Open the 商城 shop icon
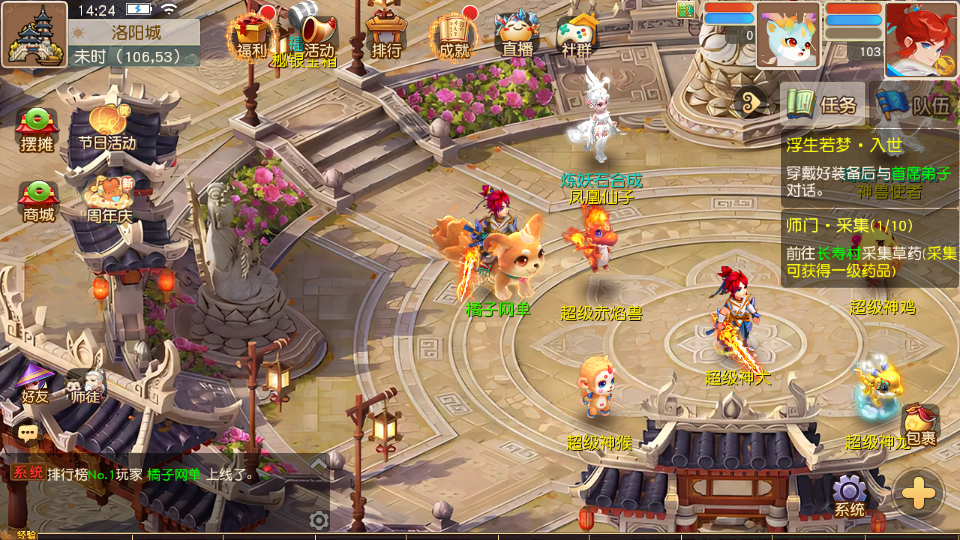Image resolution: width=960 pixels, height=540 pixels. coord(38,200)
